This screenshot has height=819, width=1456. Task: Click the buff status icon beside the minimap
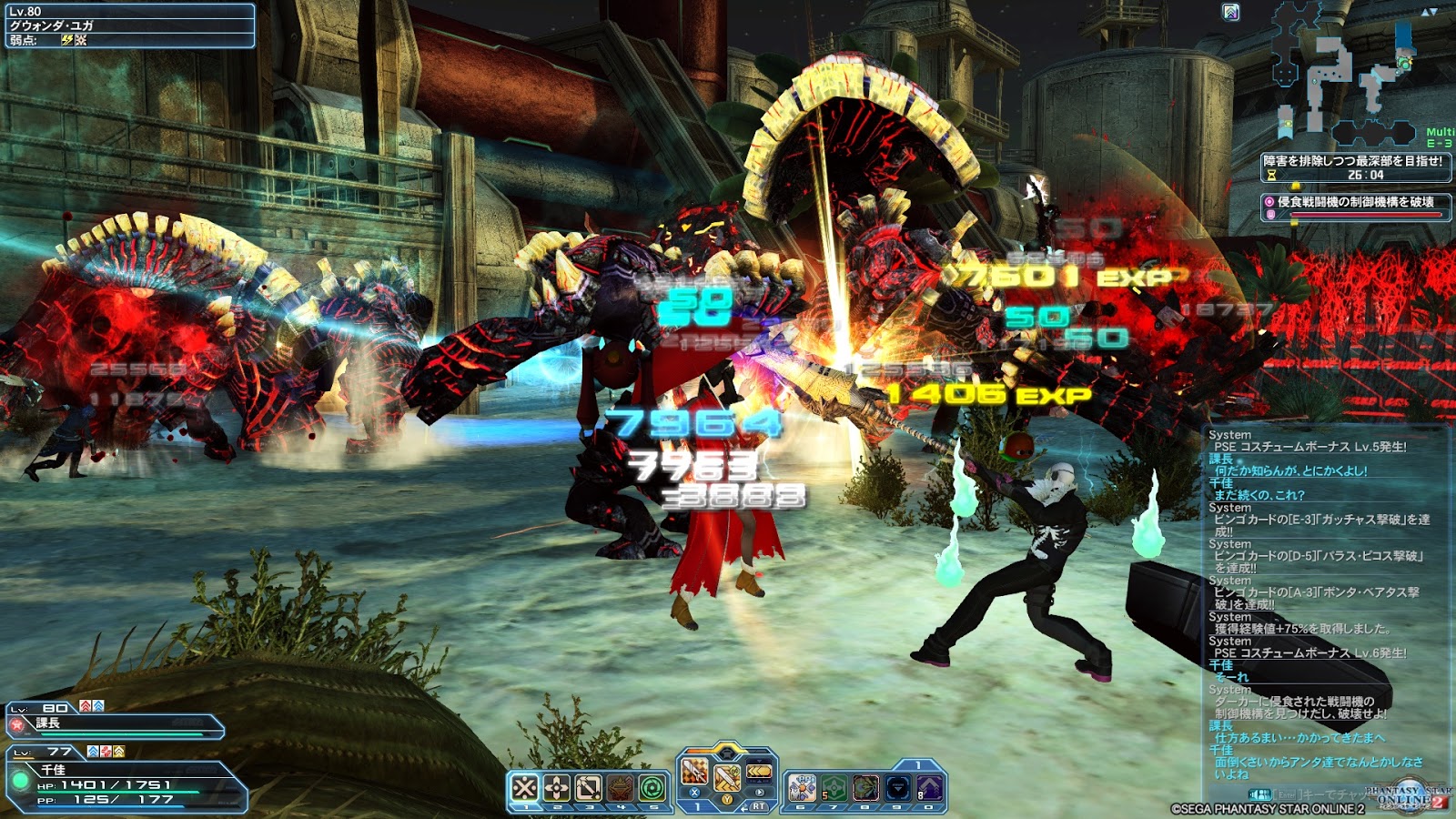tap(1230, 12)
